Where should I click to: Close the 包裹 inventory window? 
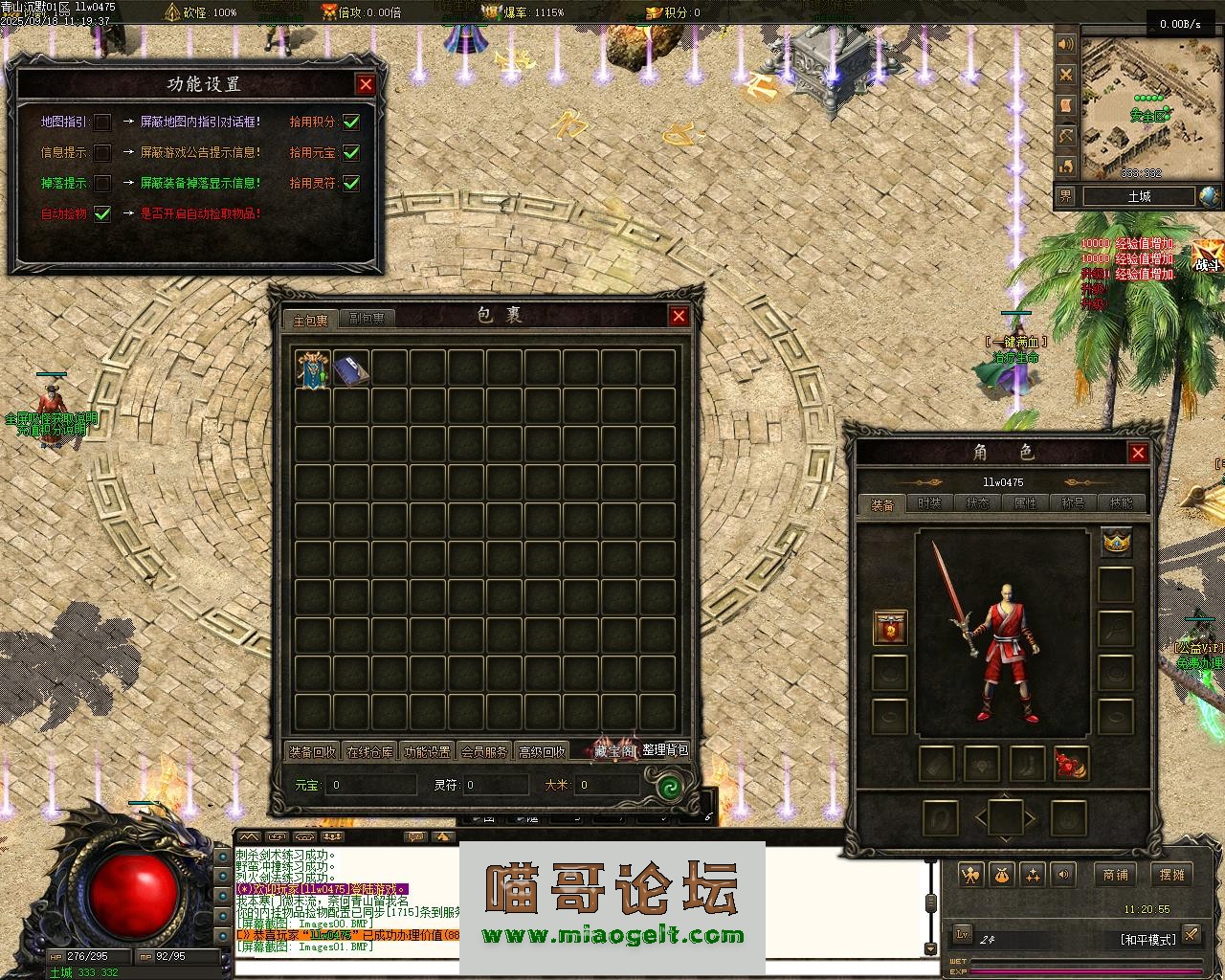679,316
